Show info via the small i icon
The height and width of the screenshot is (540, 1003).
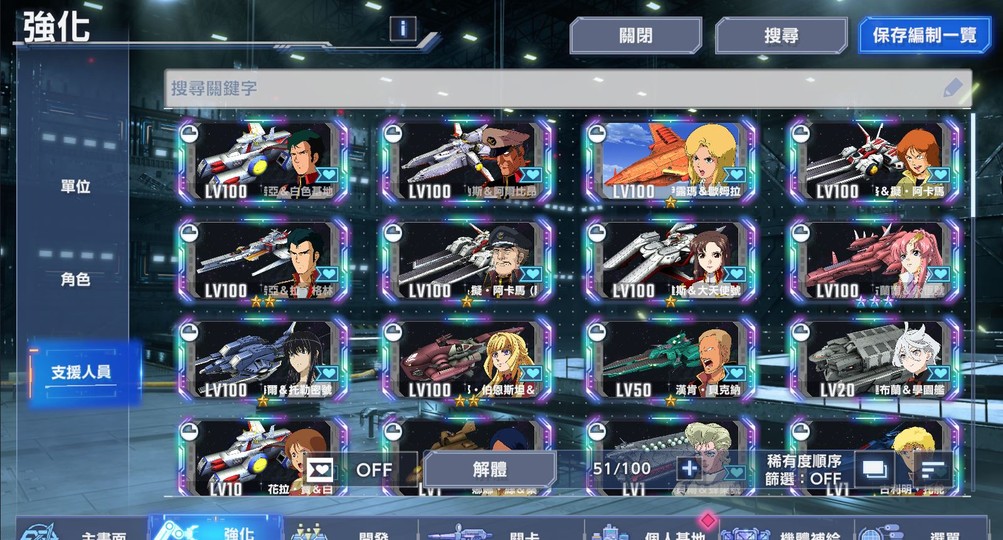[403, 28]
